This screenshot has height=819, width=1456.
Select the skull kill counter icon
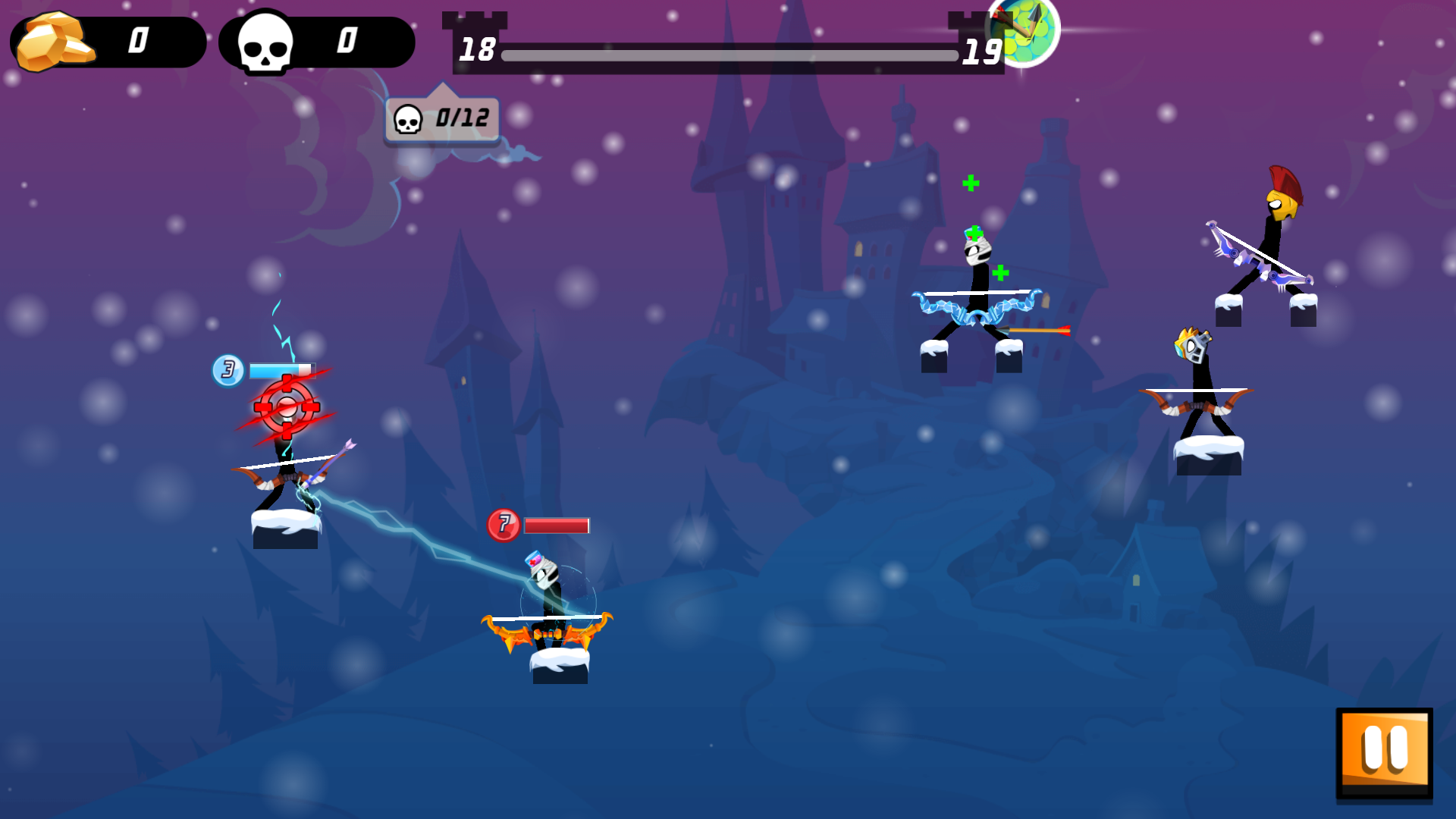pyautogui.click(x=264, y=41)
